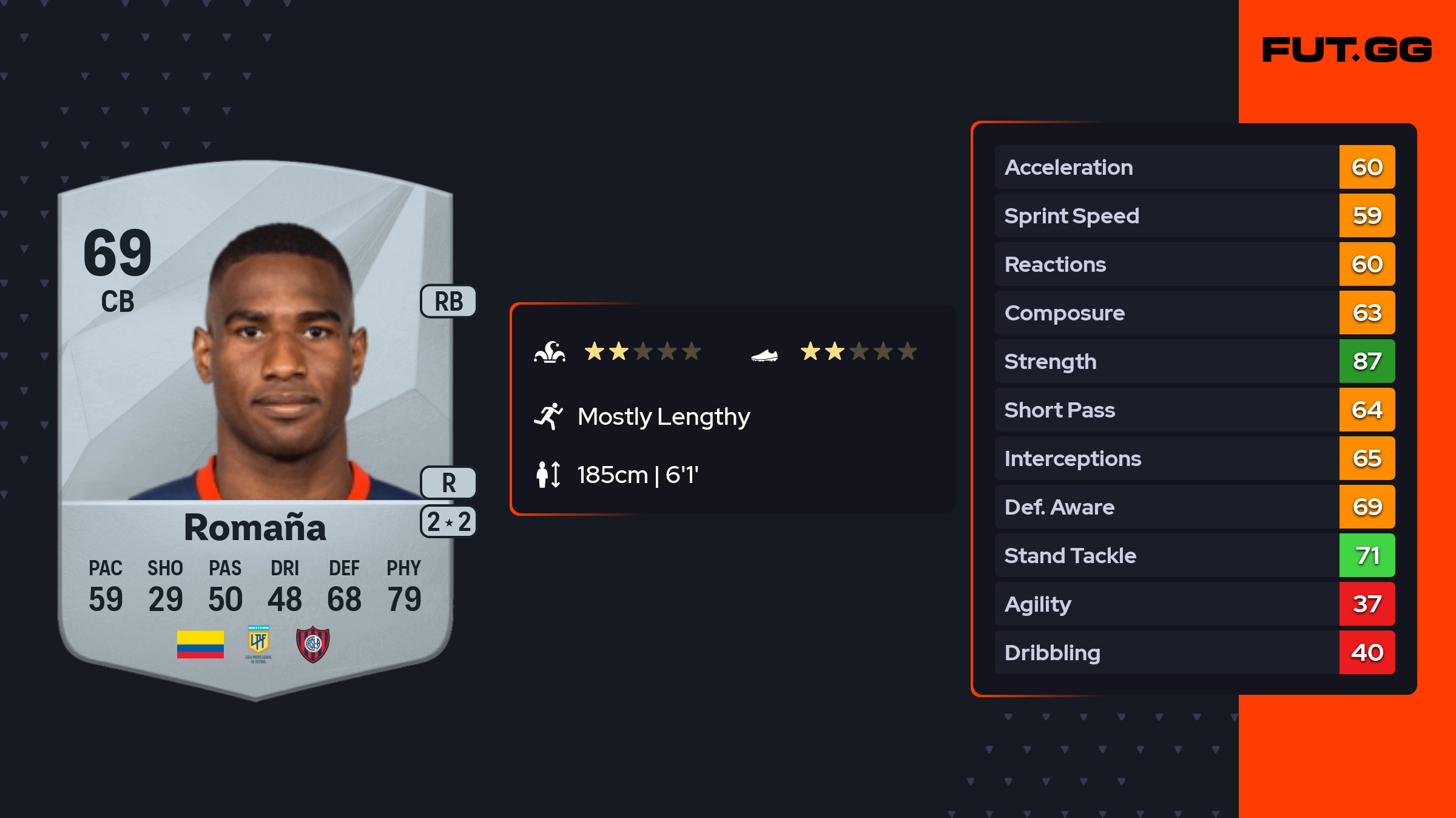Click the Liga Profesional league badge

[258, 643]
